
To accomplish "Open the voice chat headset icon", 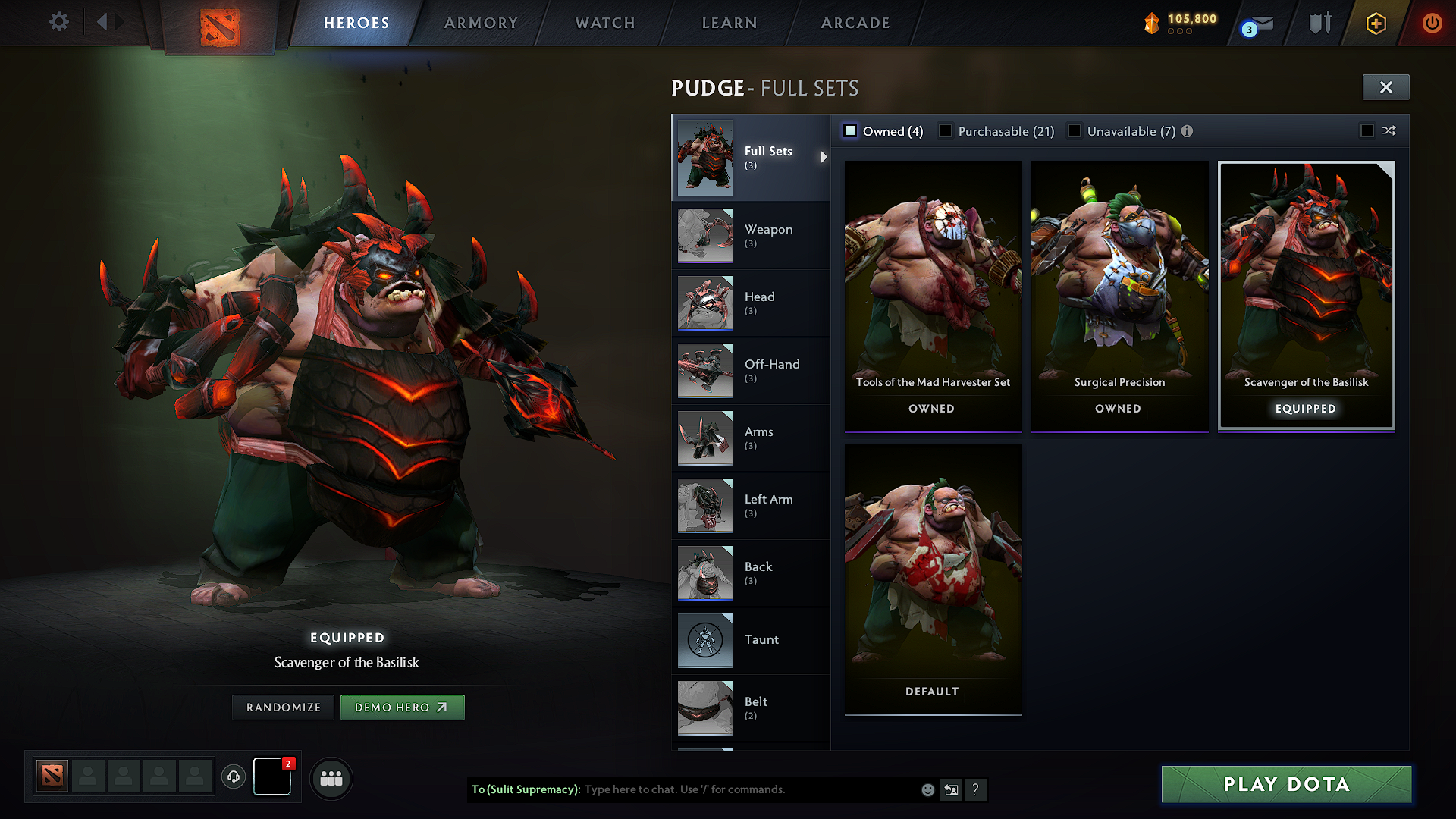I will coord(234,778).
